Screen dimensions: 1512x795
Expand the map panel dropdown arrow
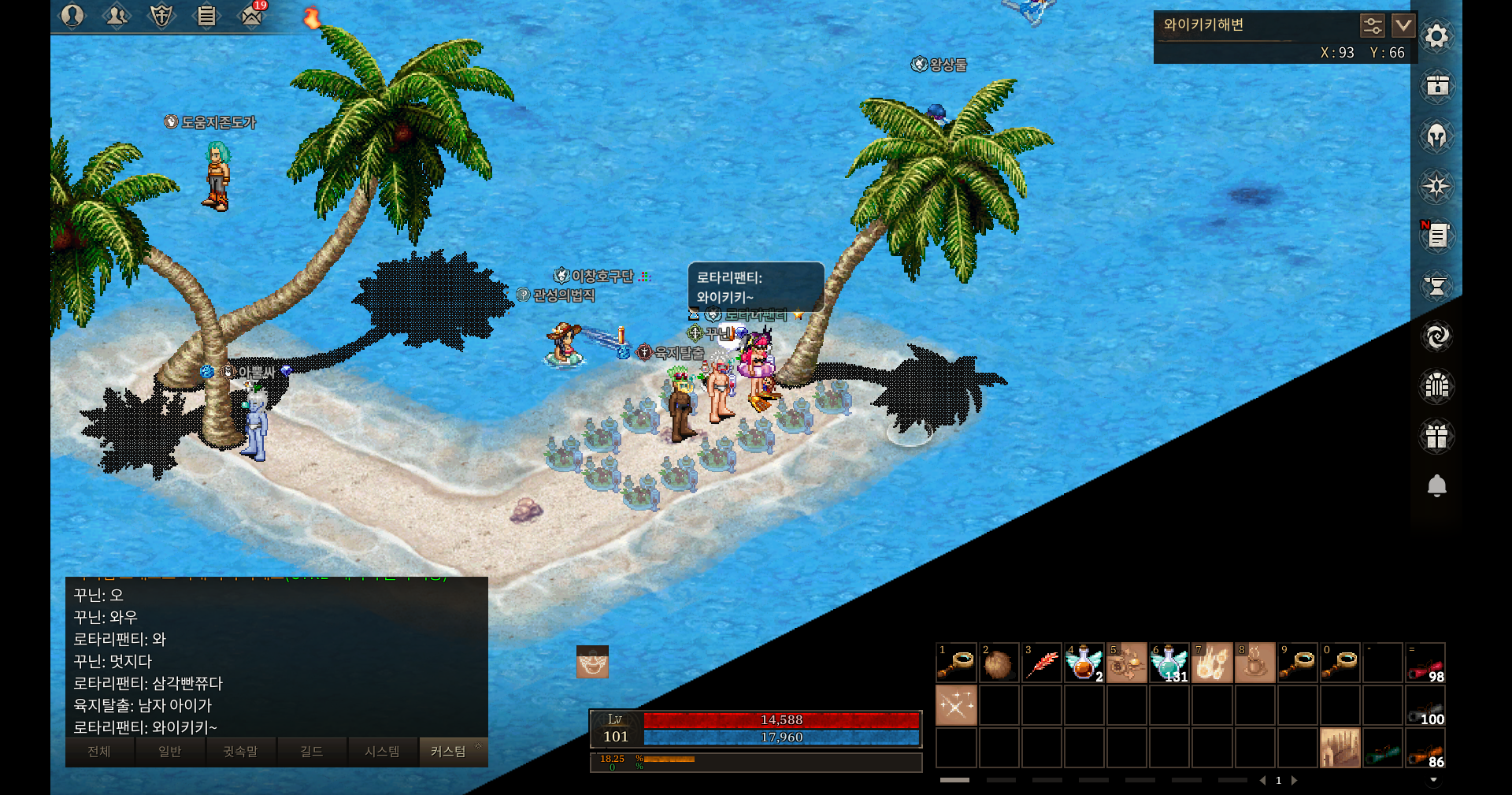coord(1403,26)
